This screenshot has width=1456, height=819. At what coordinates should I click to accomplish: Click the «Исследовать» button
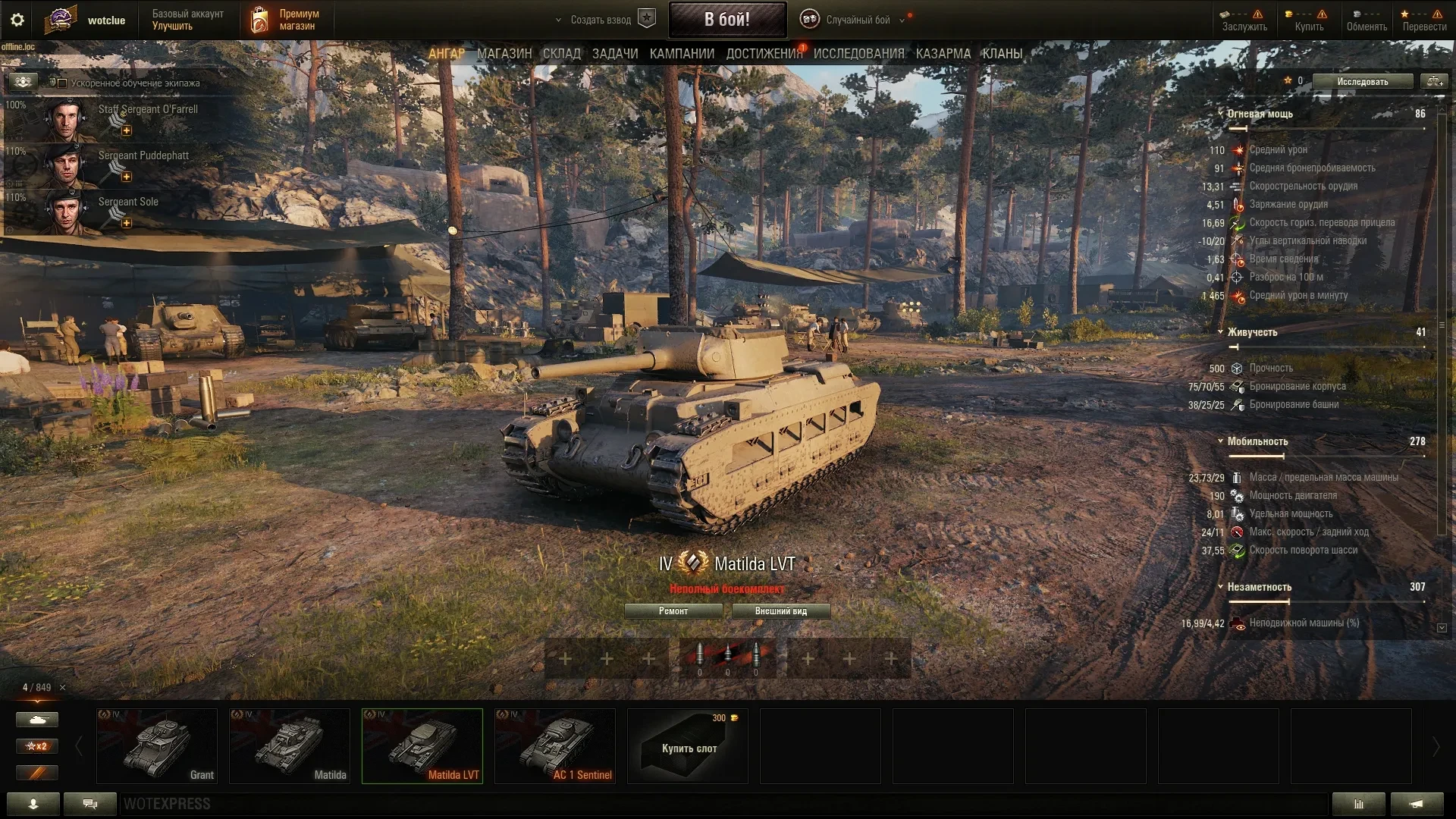click(1362, 81)
